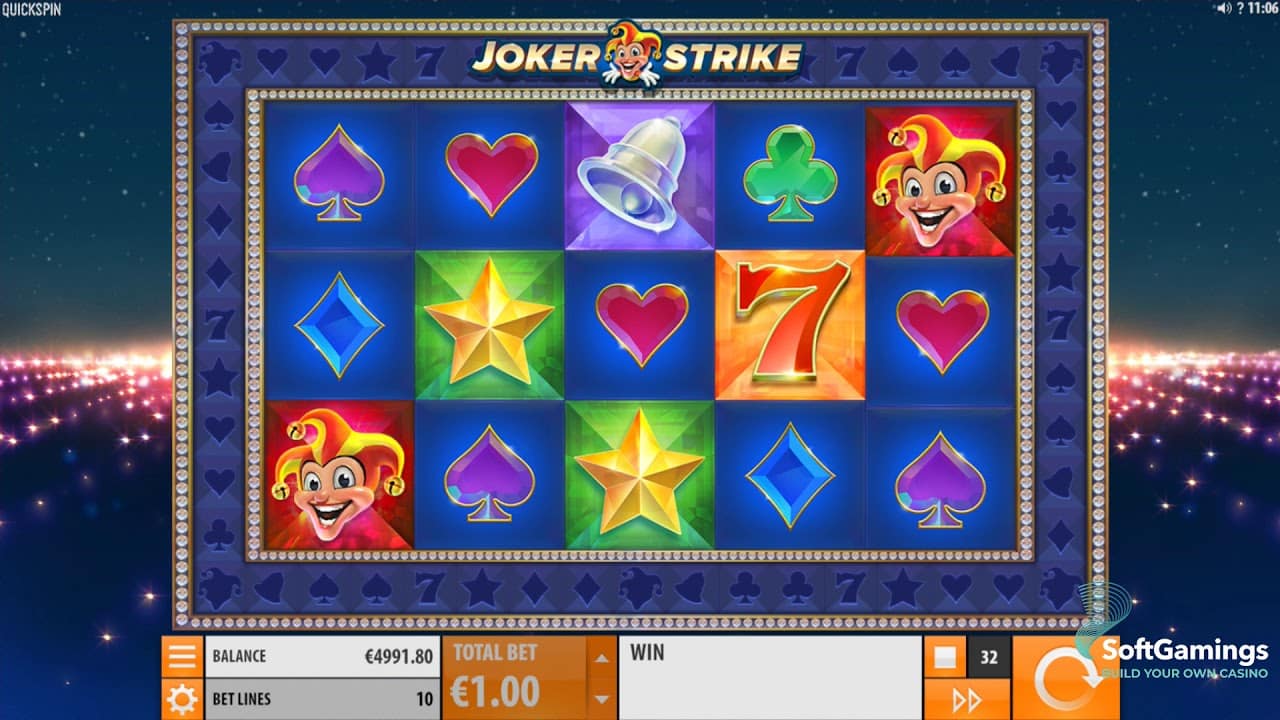The height and width of the screenshot is (720, 1280).
Task: Select the Balance display entry
Action: tap(320, 655)
